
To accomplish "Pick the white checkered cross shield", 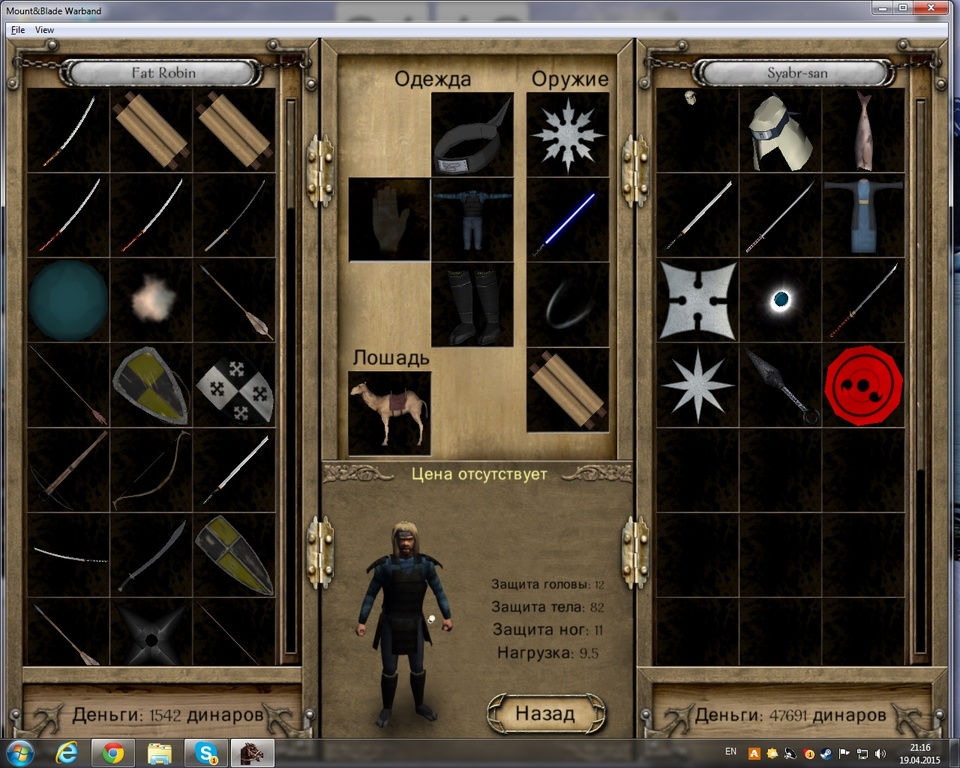I will point(233,385).
